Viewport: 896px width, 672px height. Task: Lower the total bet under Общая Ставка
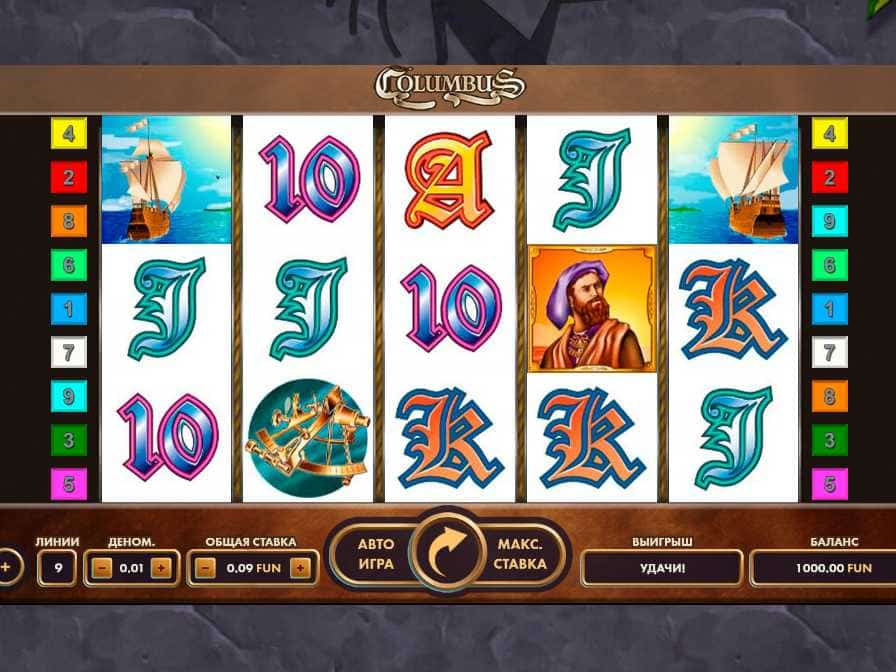(206, 568)
